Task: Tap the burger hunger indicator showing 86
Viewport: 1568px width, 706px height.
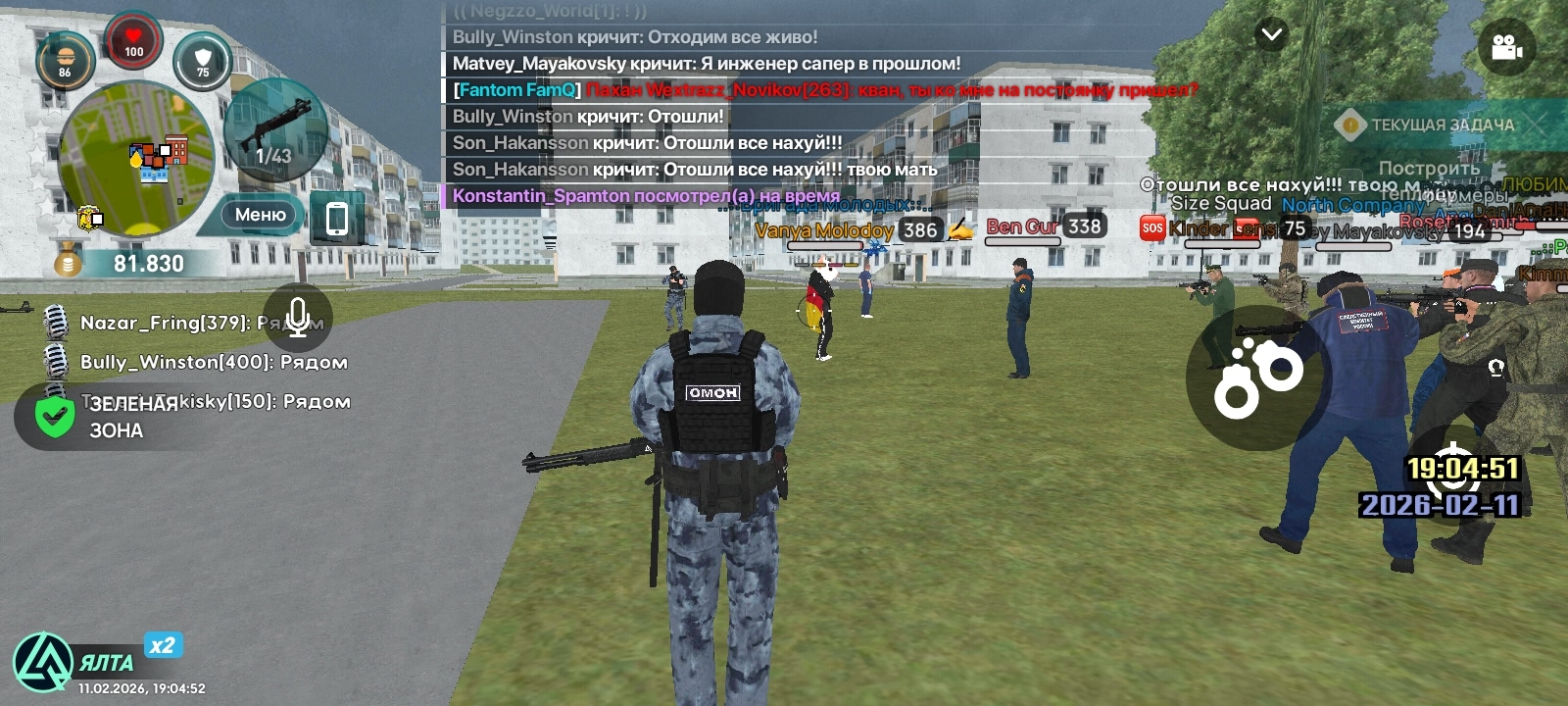Action: 65,56
